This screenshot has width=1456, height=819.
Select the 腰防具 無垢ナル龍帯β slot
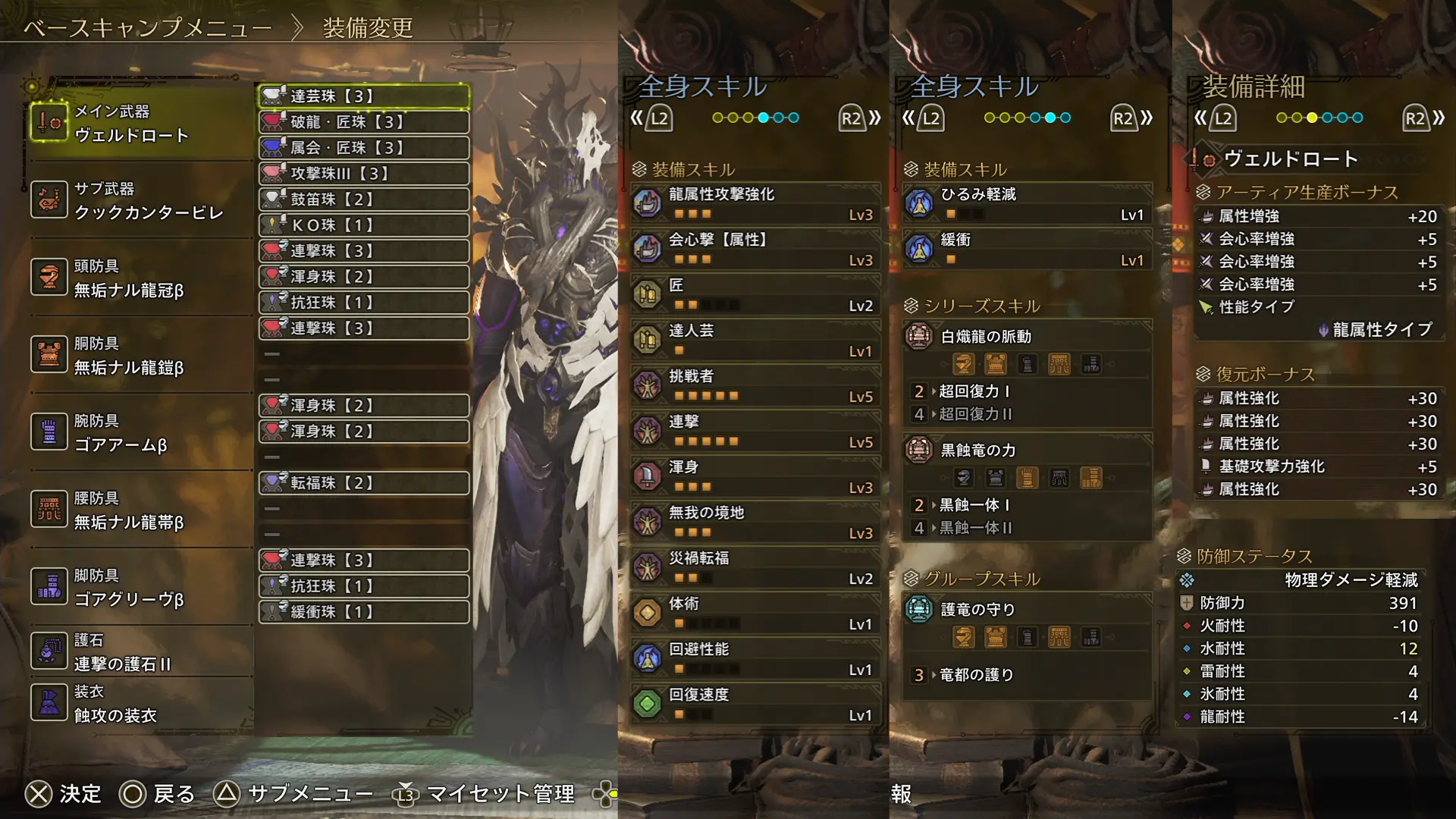140,510
